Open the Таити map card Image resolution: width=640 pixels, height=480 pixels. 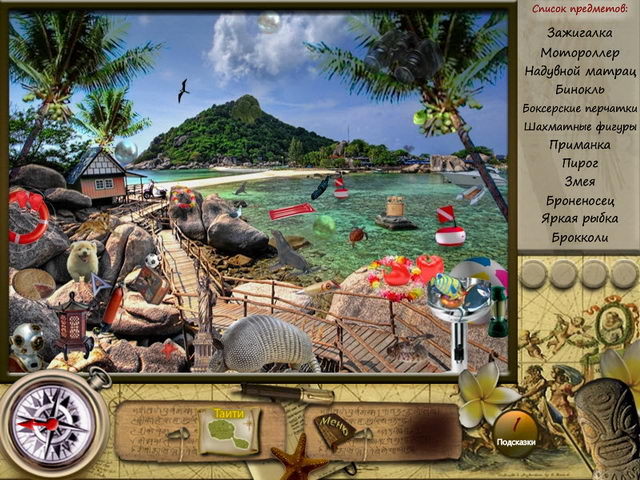pyautogui.click(x=229, y=430)
